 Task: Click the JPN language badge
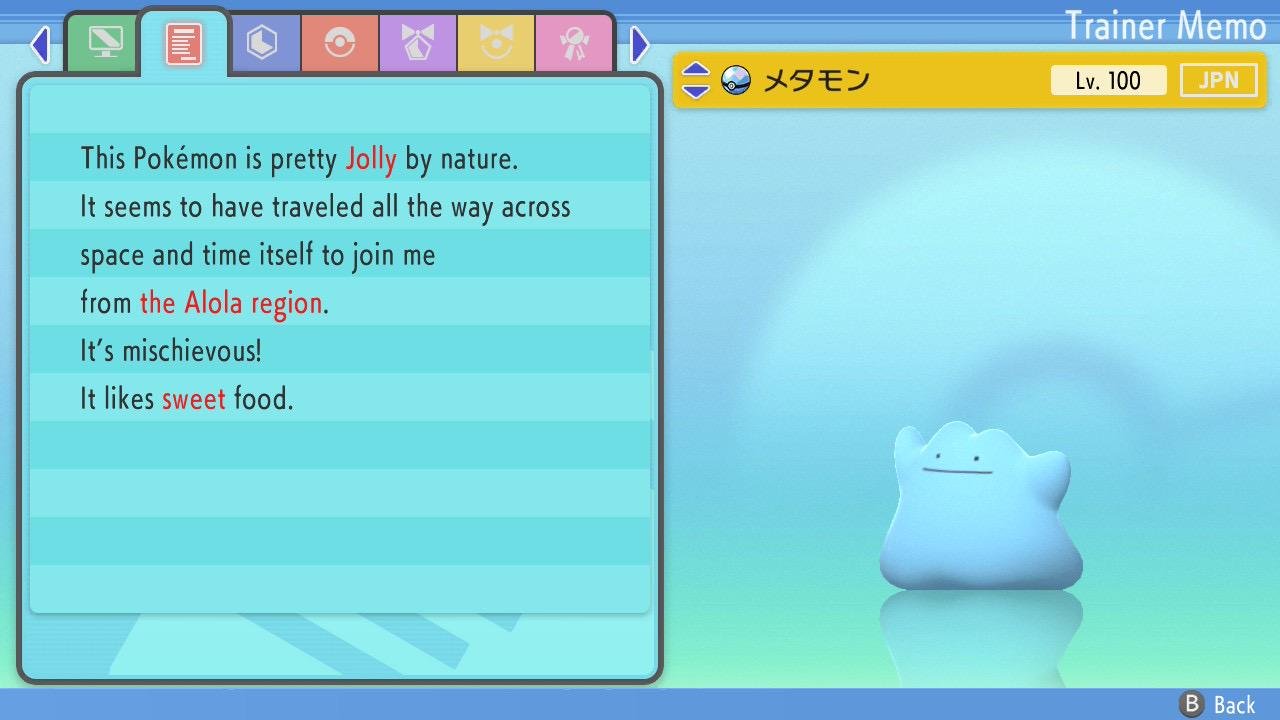1218,80
